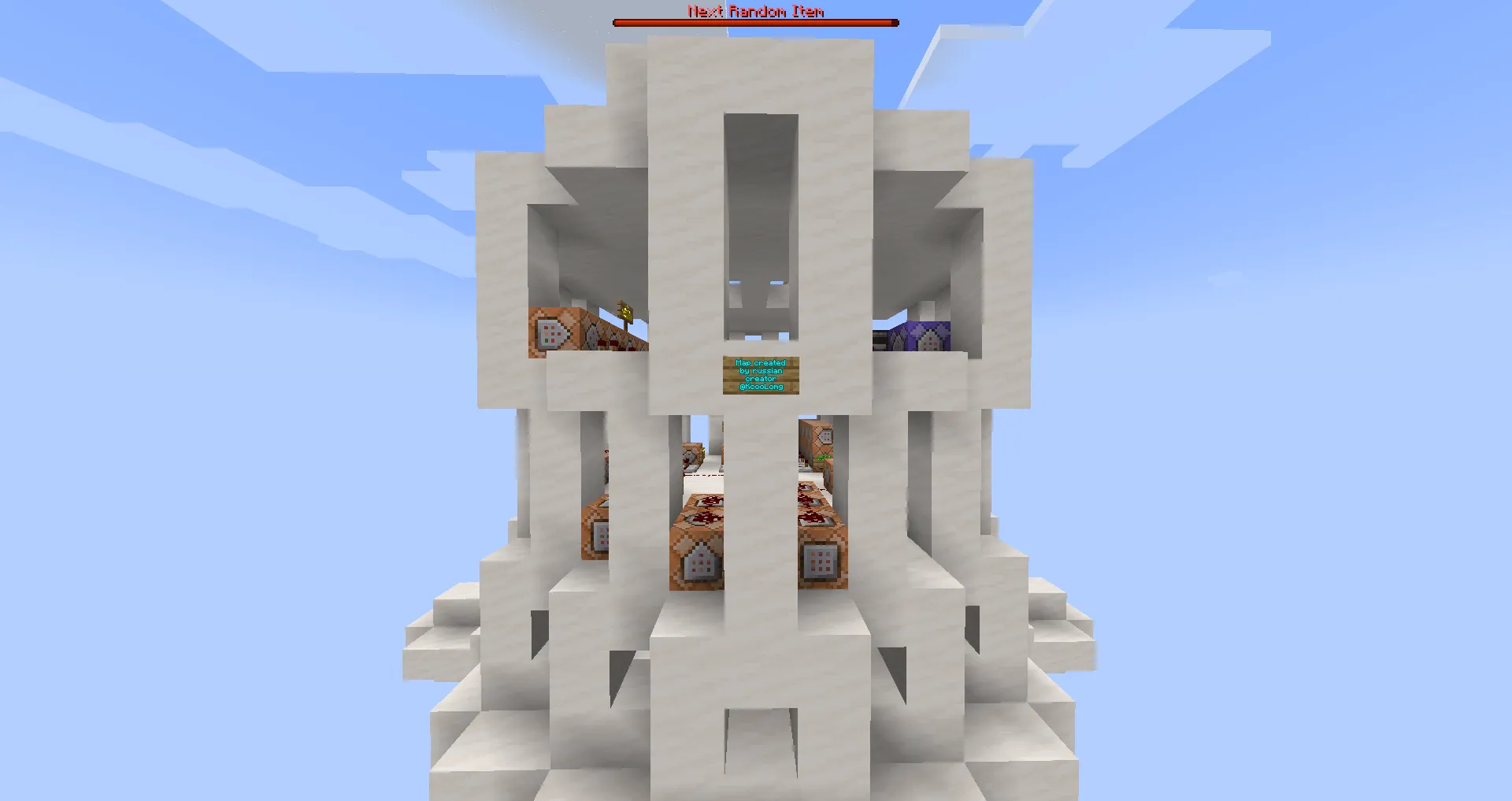This screenshot has width=1512, height=801.
Task: Click the red boss bar progress indicator
Action: [x=754, y=21]
